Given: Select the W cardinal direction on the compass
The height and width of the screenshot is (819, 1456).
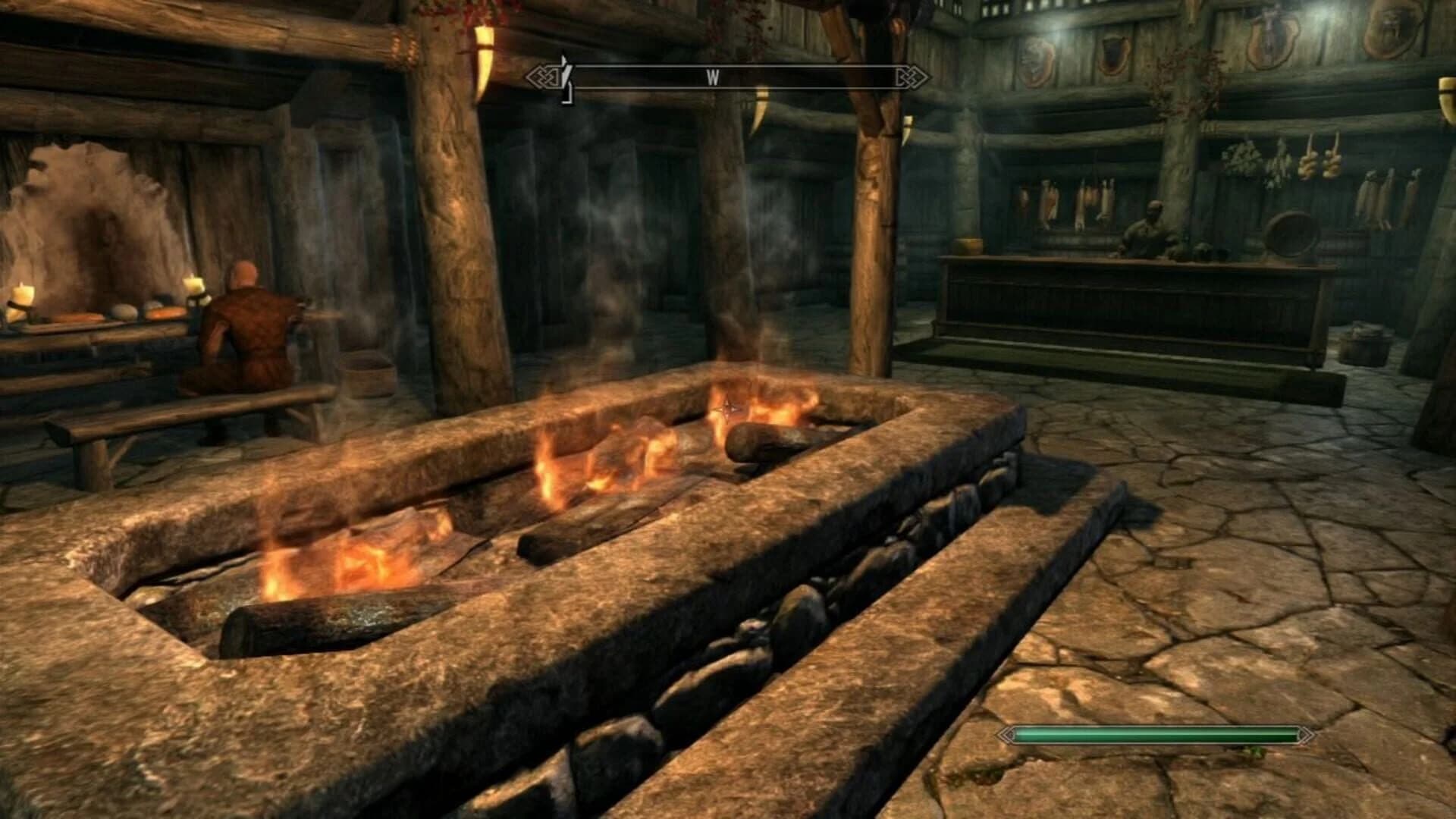Looking at the screenshot, I should tap(711, 76).
